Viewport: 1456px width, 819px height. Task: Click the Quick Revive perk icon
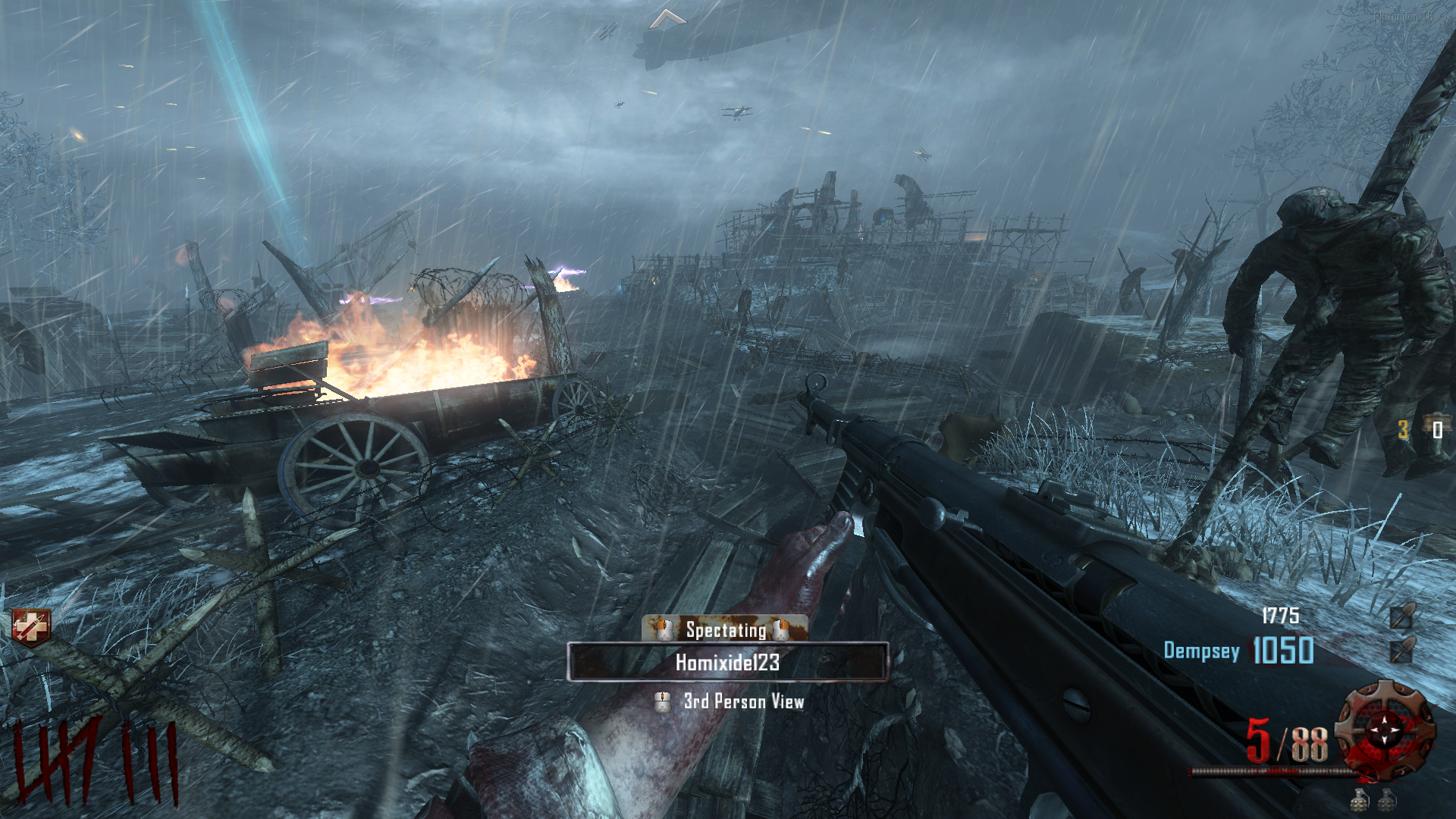[x=31, y=627]
